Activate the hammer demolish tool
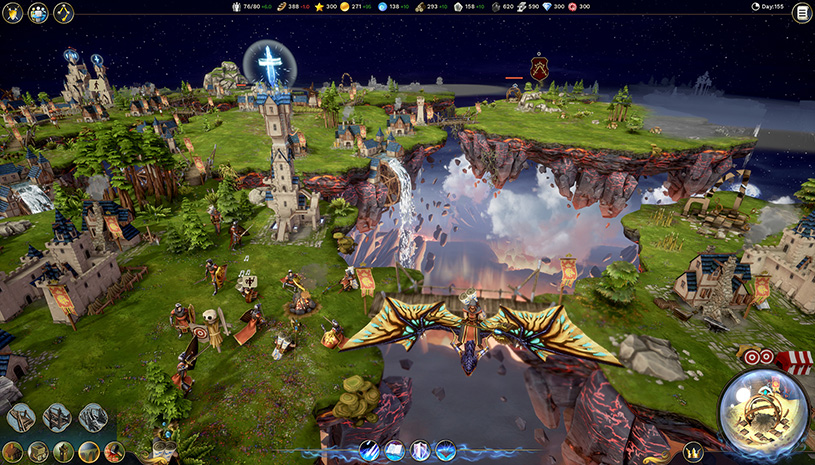 (x=114, y=452)
